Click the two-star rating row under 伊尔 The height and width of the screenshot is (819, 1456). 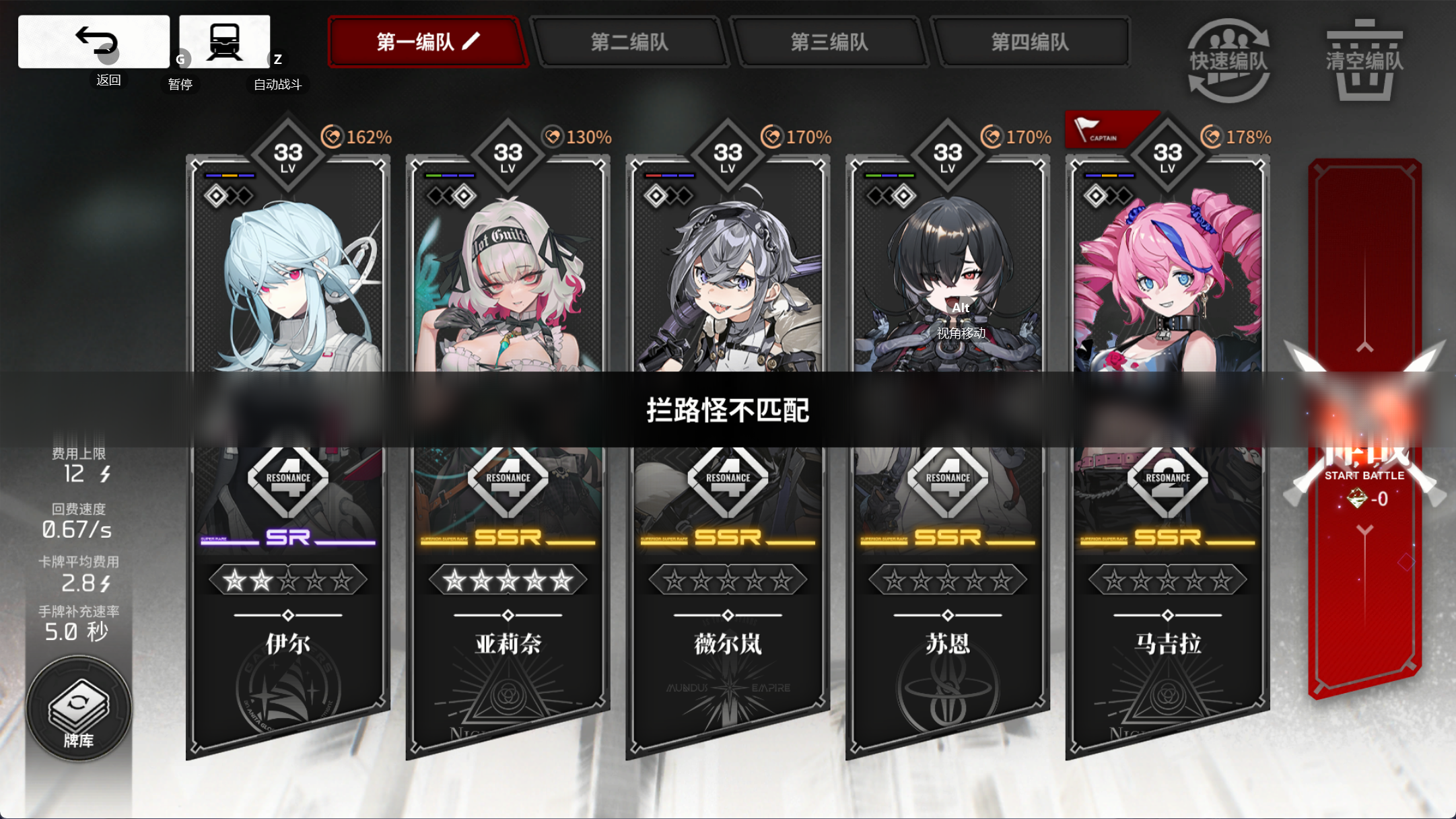(287, 579)
